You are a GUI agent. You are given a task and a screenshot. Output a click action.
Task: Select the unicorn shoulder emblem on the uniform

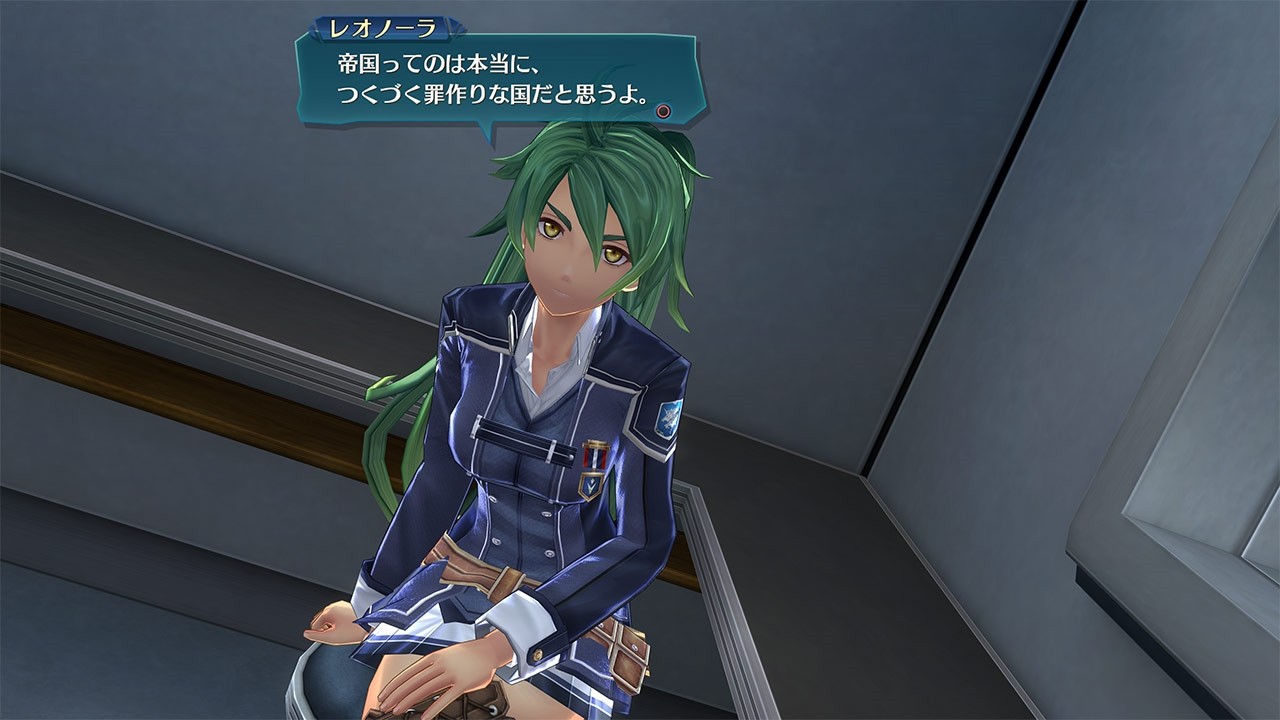(x=668, y=417)
